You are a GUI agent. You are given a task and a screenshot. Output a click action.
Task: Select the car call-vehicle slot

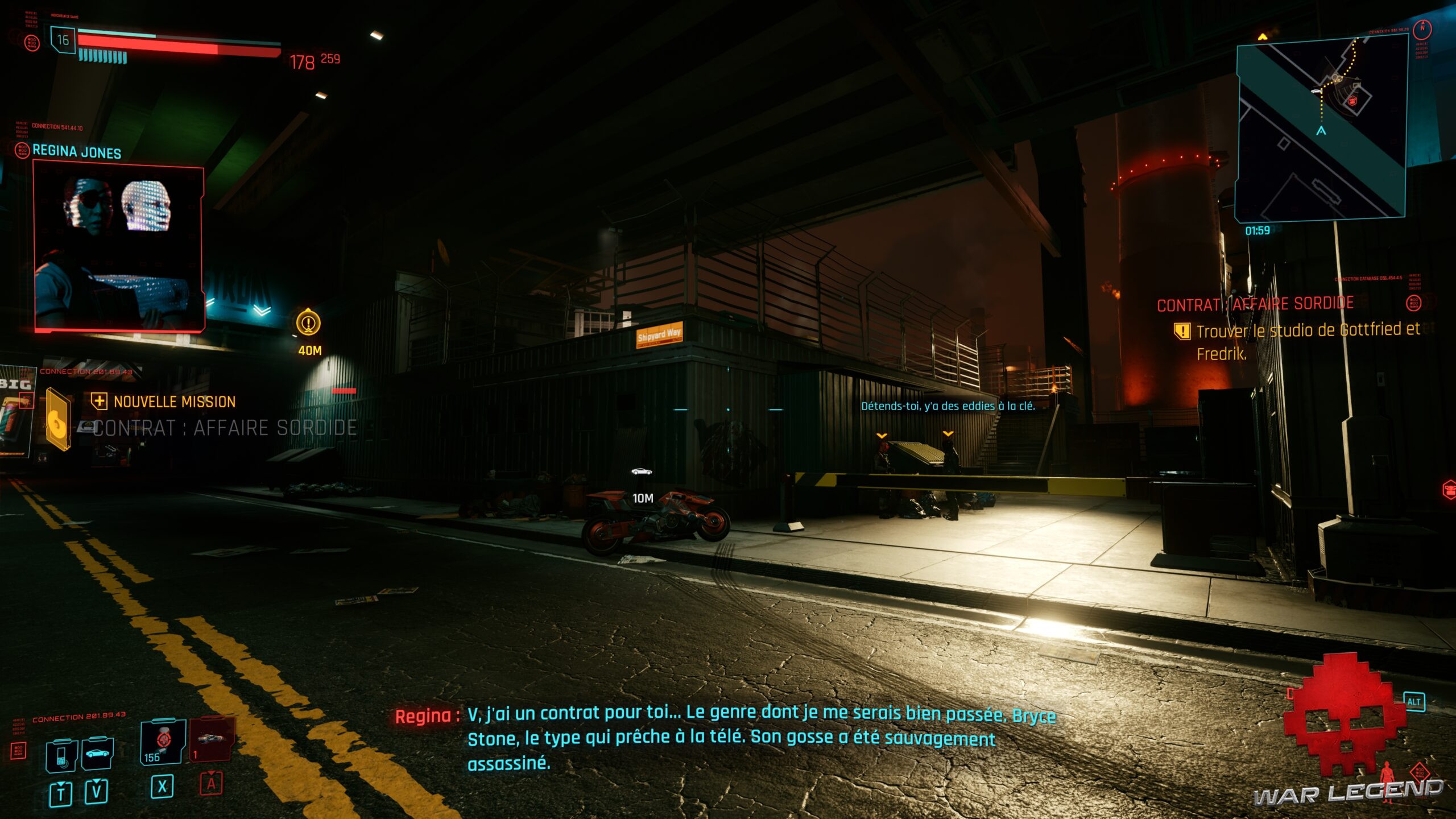point(98,753)
